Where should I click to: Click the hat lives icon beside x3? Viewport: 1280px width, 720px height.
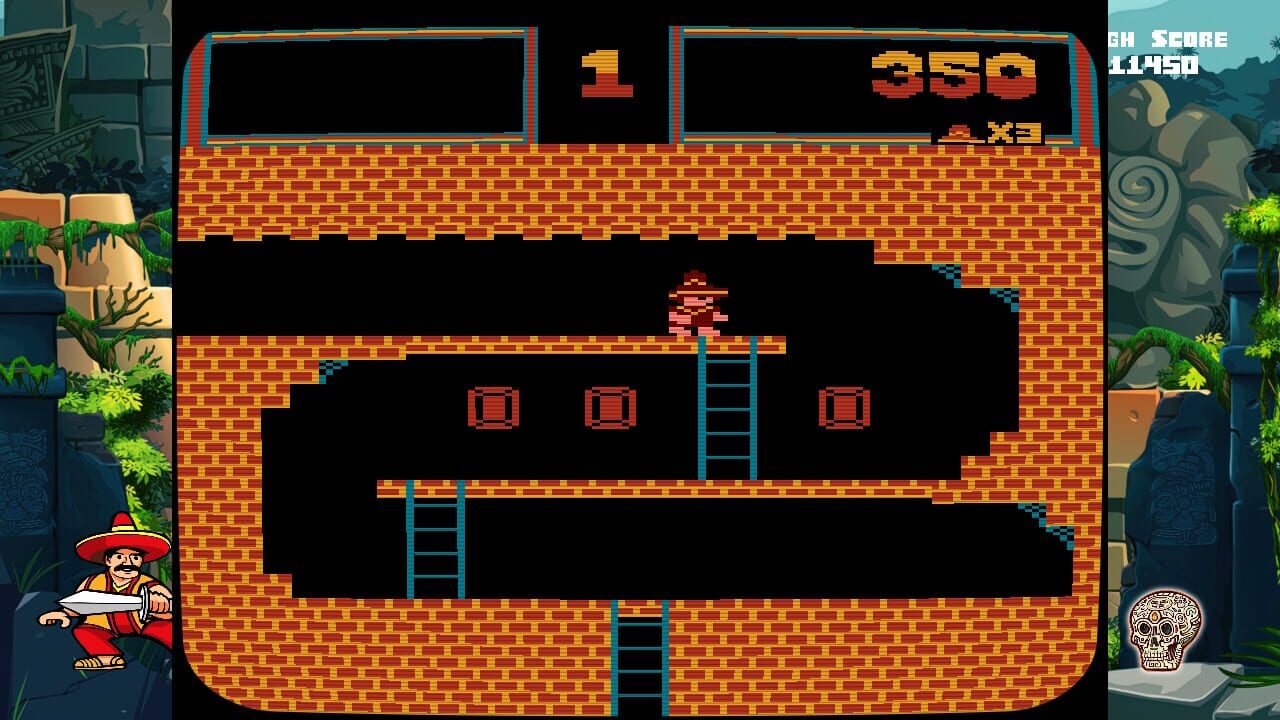958,132
